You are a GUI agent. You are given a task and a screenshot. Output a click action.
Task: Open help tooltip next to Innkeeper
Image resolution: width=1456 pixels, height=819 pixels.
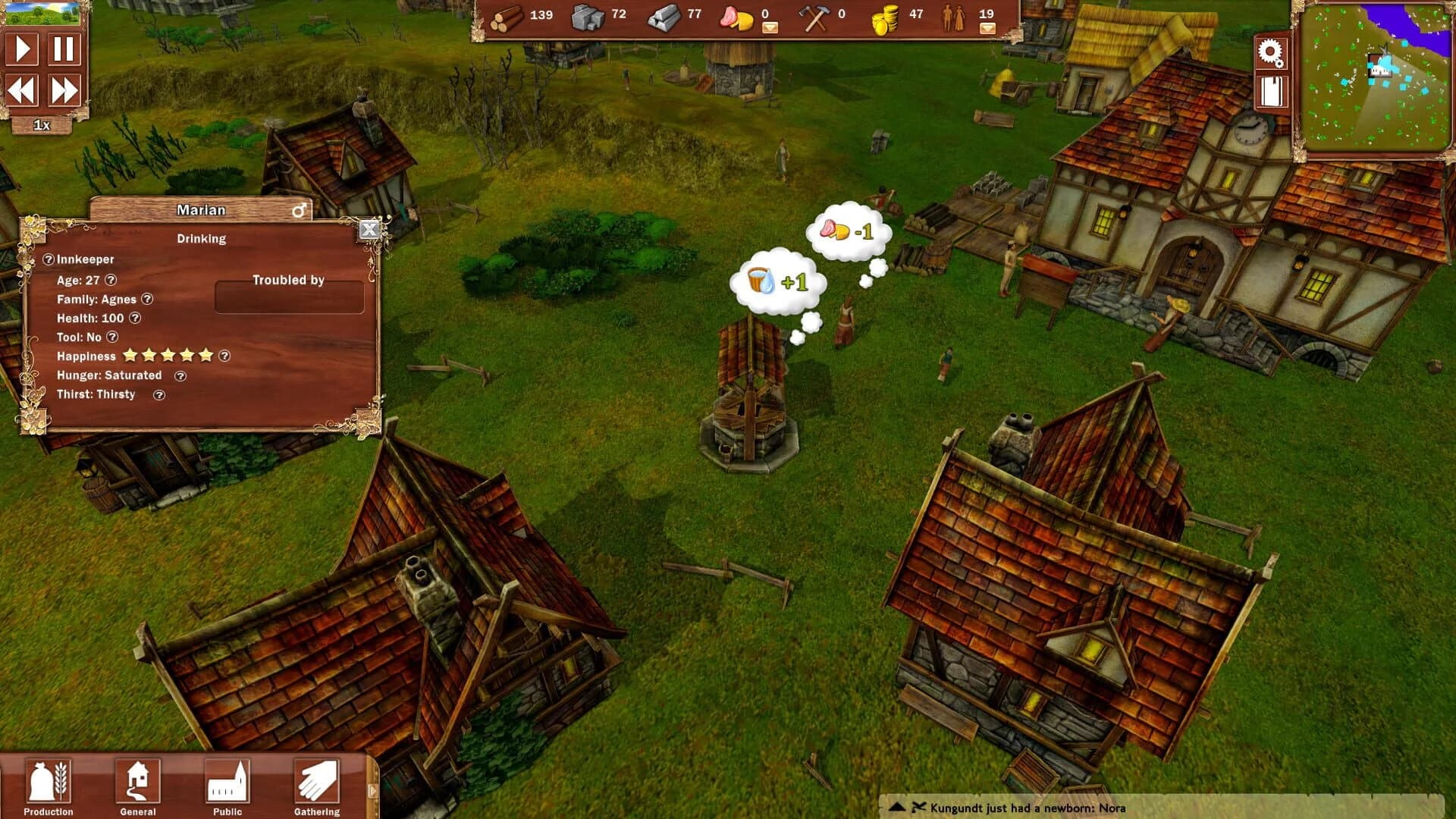click(49, 259)
